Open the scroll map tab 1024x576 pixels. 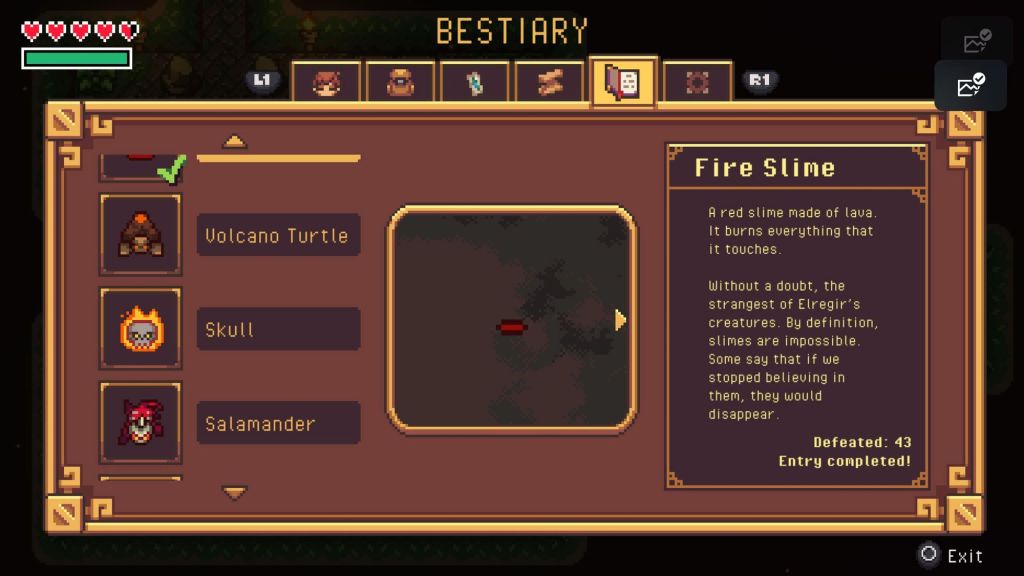pyautogui.click(x=549, y=83)
